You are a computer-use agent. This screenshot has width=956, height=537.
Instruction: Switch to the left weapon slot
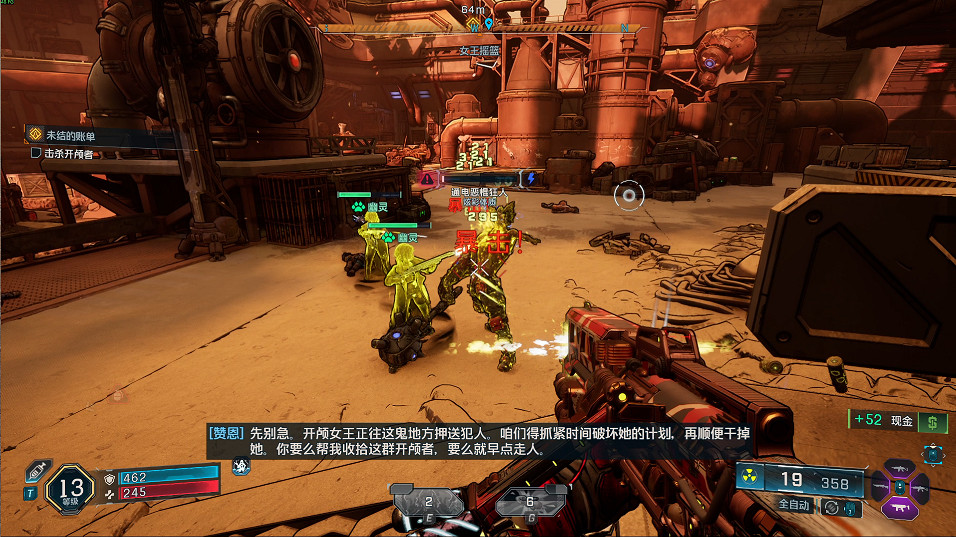click(x=878, y=487)
